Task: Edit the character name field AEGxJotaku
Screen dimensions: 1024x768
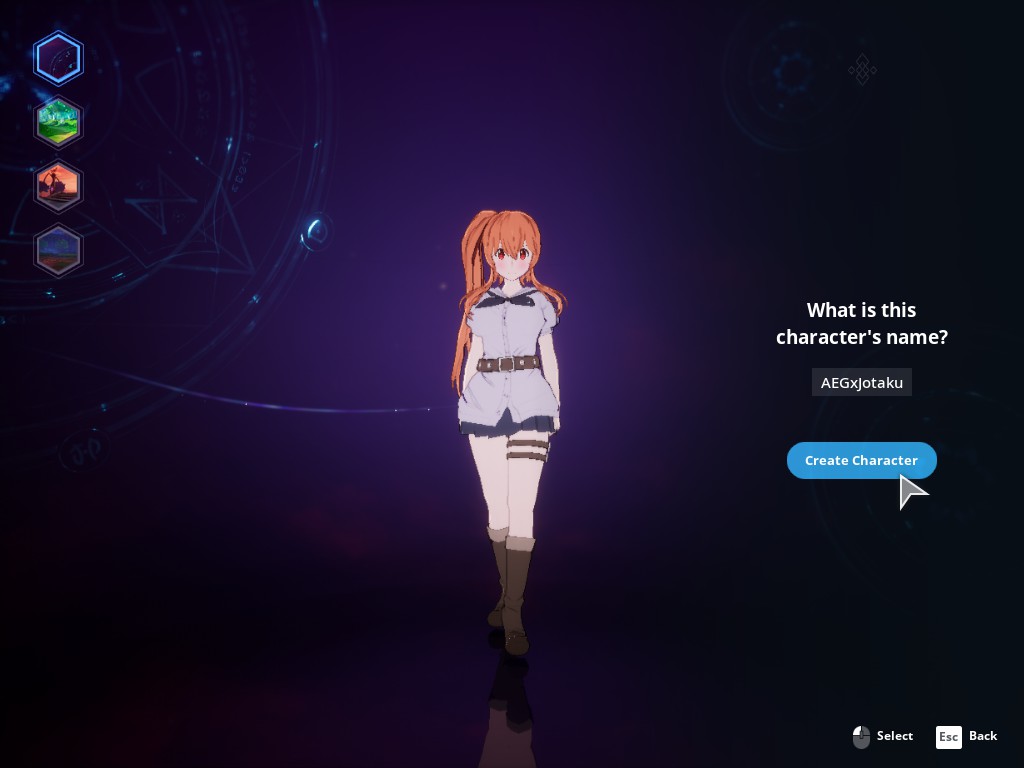Action: pos(861,383)
